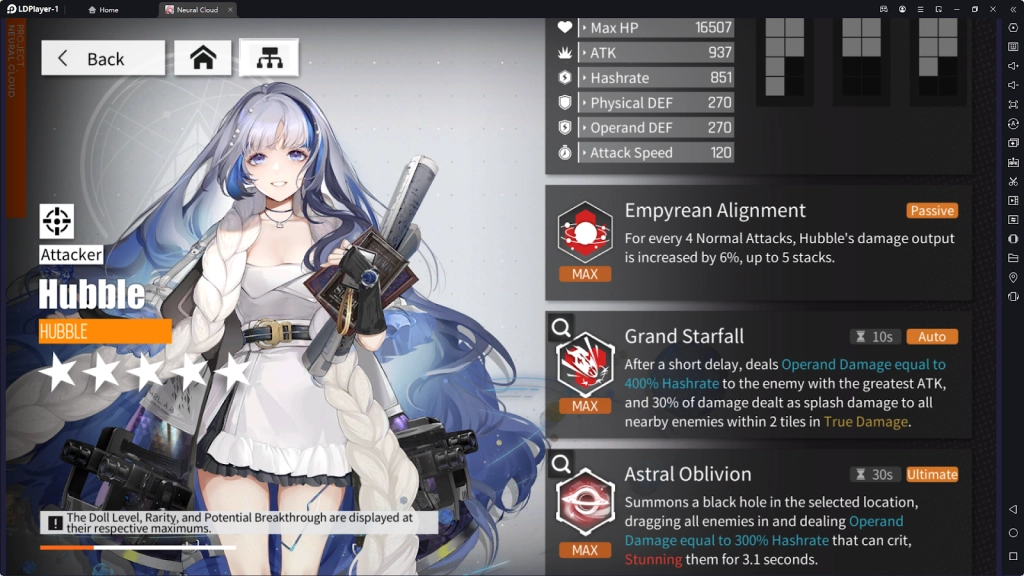Viewport: 1024px width, 576px height.
Task: Go back using the Back button
Action: click(x=103, y=58)
